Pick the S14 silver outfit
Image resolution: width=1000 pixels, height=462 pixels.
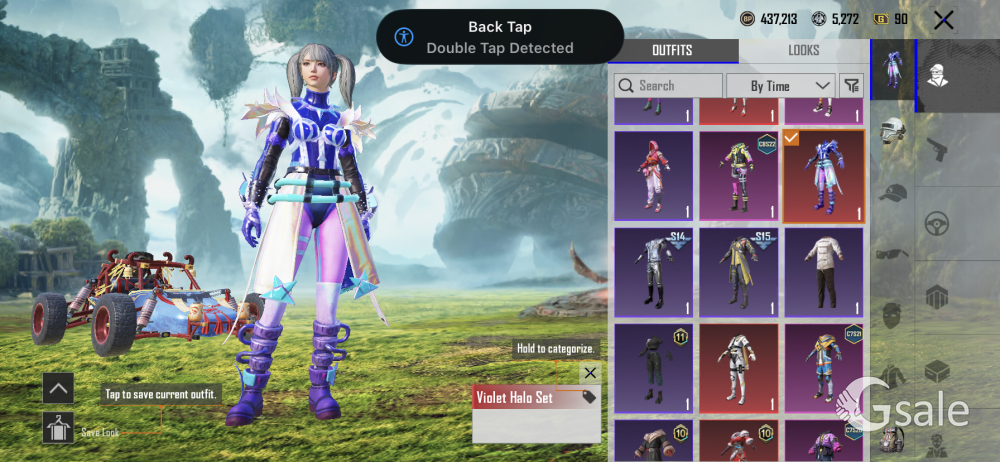tap(653, 272)
